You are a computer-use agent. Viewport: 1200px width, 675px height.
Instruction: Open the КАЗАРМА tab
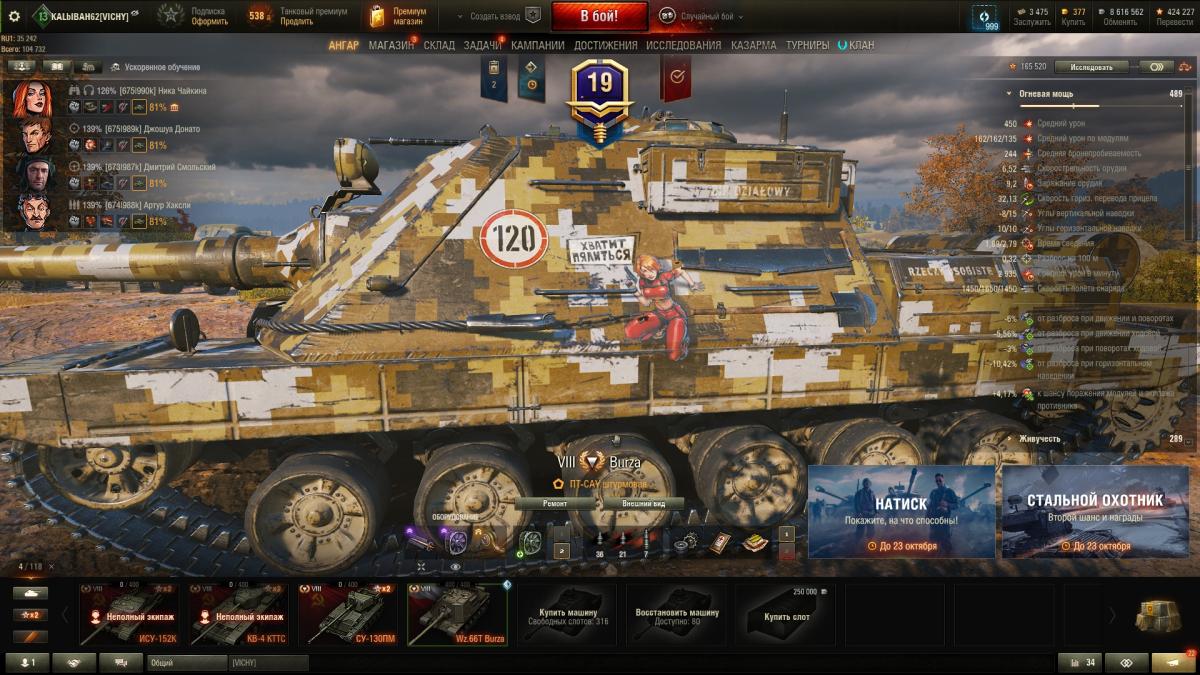pyautogui.click(x=753, y=45)
